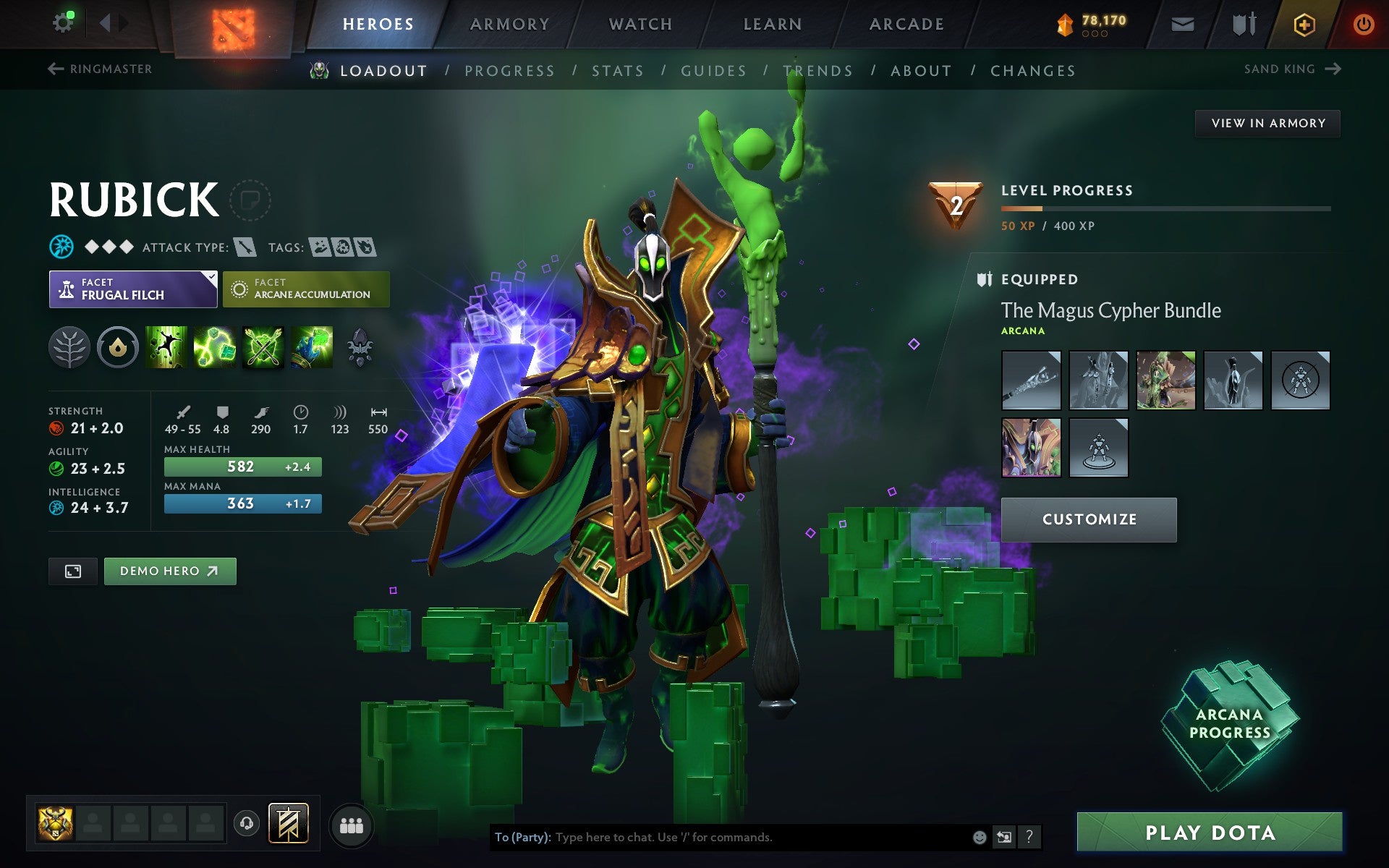1389x868 pixels.
Task: Click the CUSTOMIZE button
Action: [x=1089, y=519]
